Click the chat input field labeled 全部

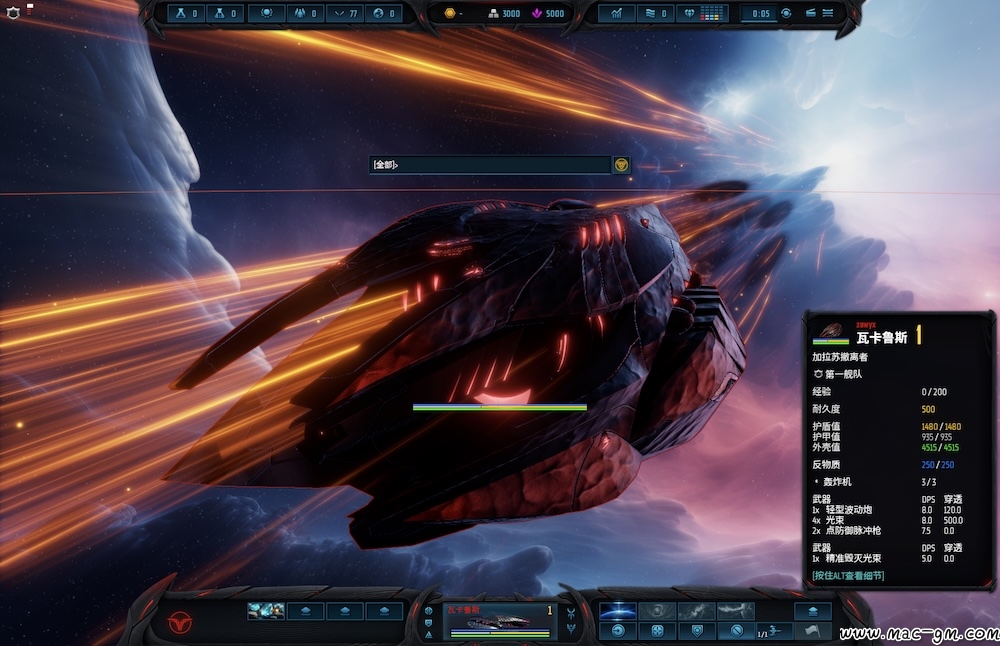(x=489, y=165)
